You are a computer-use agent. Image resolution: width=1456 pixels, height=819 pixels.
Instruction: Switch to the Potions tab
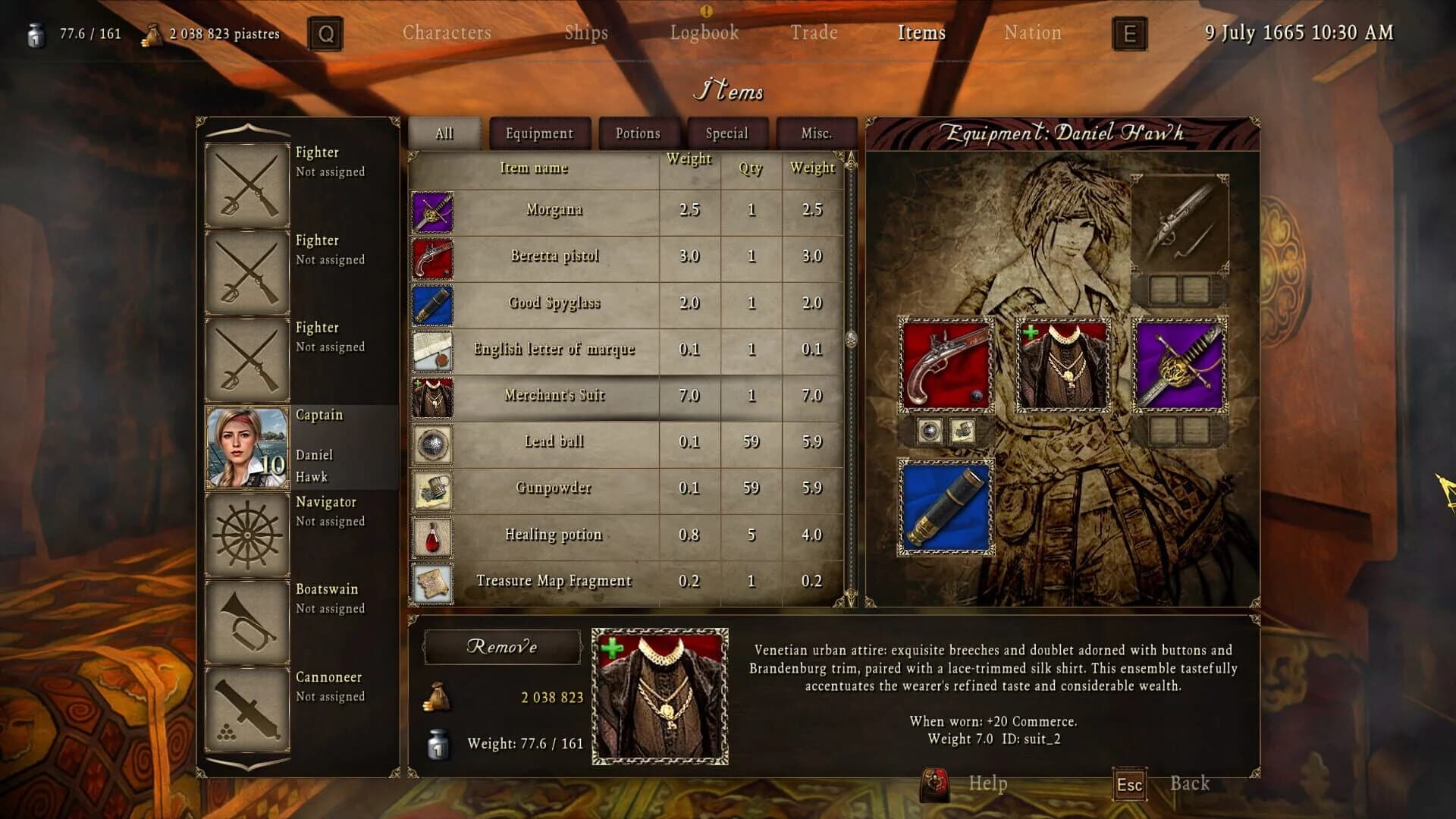pos(638,133)
